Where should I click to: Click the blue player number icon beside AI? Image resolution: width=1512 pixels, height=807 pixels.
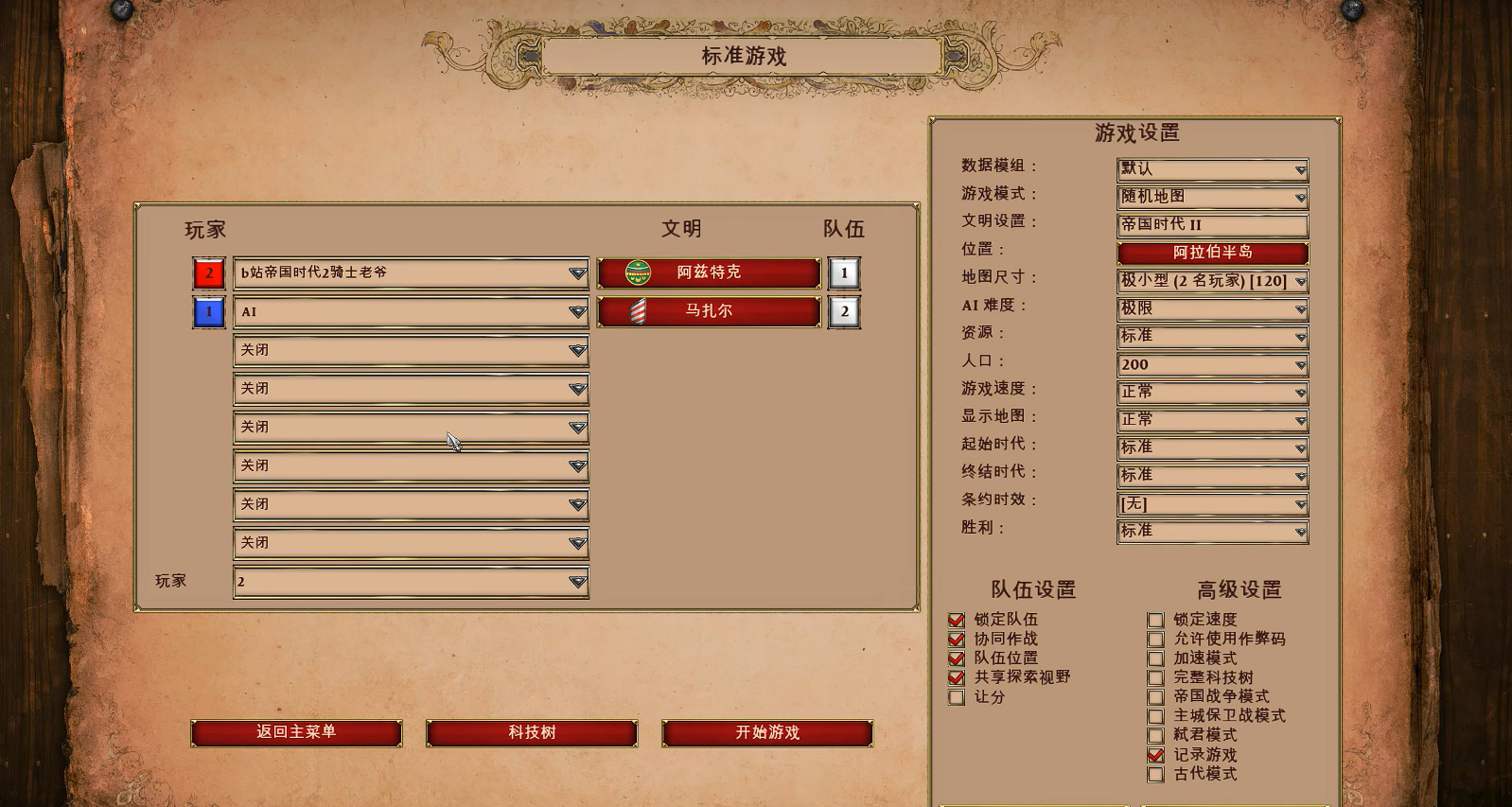[207, 311]
